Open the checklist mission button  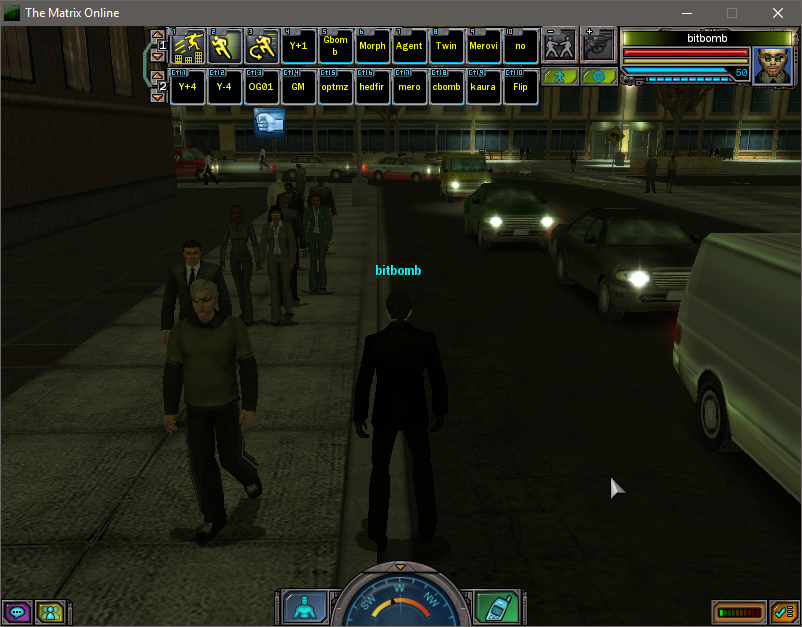(782, 611)
